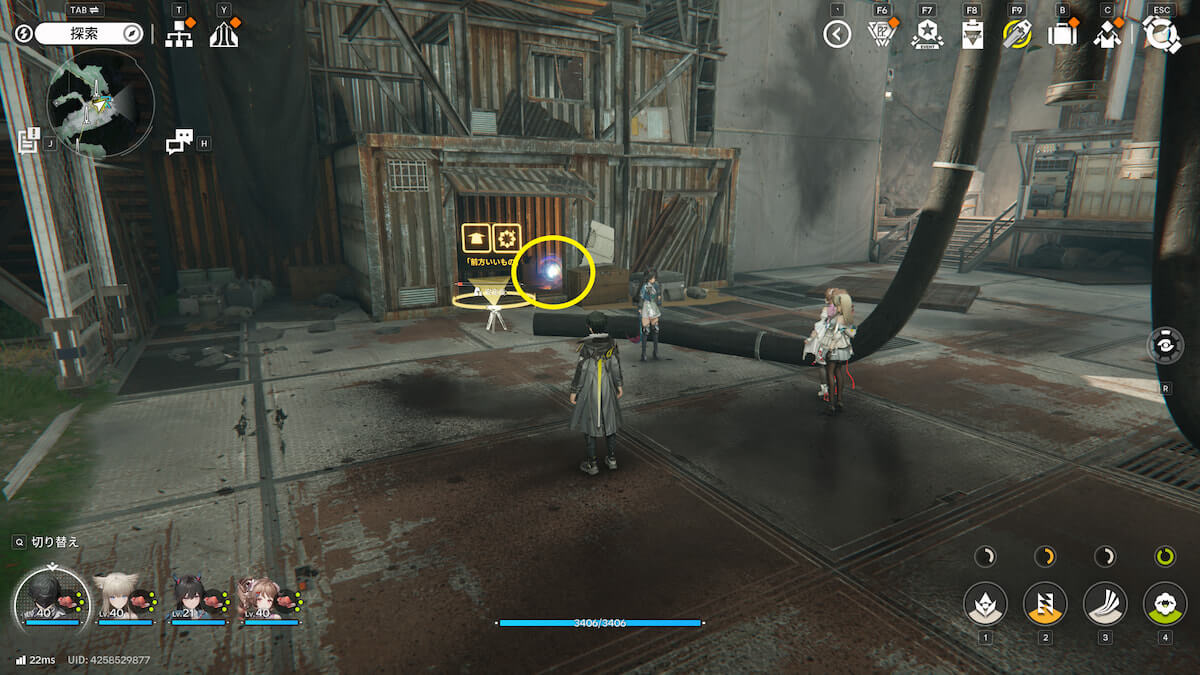This screenshot has width=1200, height=675.
Task: Open the clipboard icon in top bar
Action: tap(972, 35)
